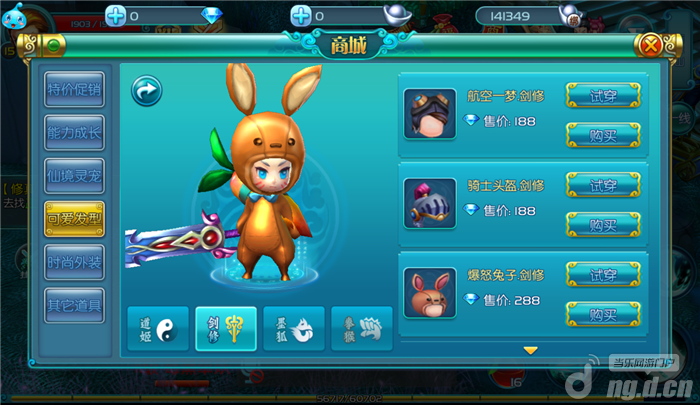Click the curved arrow above the character preview
The image size is (700, 405).
pyautogui.click(x=147, y=92)
